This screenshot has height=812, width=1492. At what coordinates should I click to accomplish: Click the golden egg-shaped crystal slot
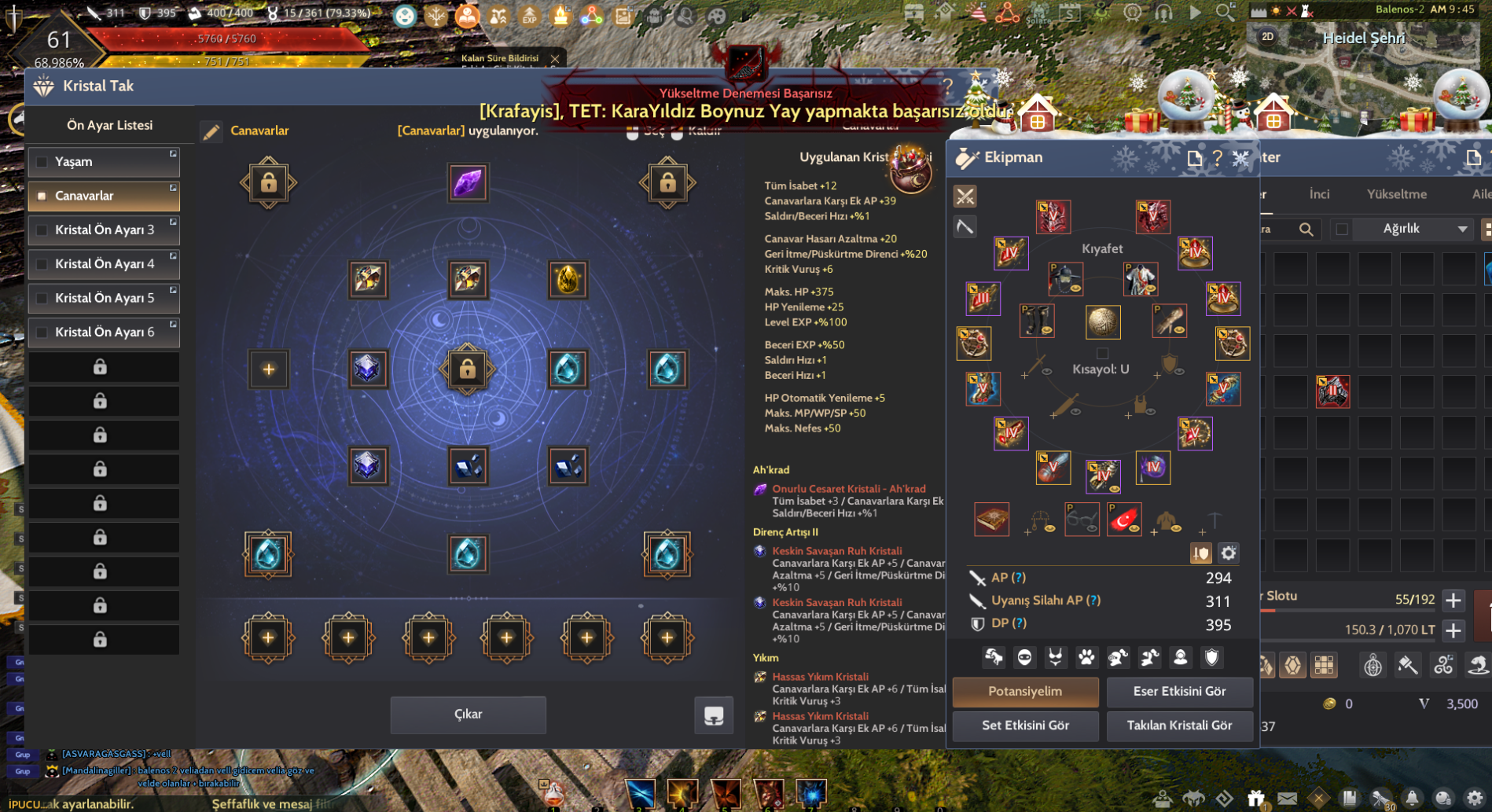coord(568,280)
